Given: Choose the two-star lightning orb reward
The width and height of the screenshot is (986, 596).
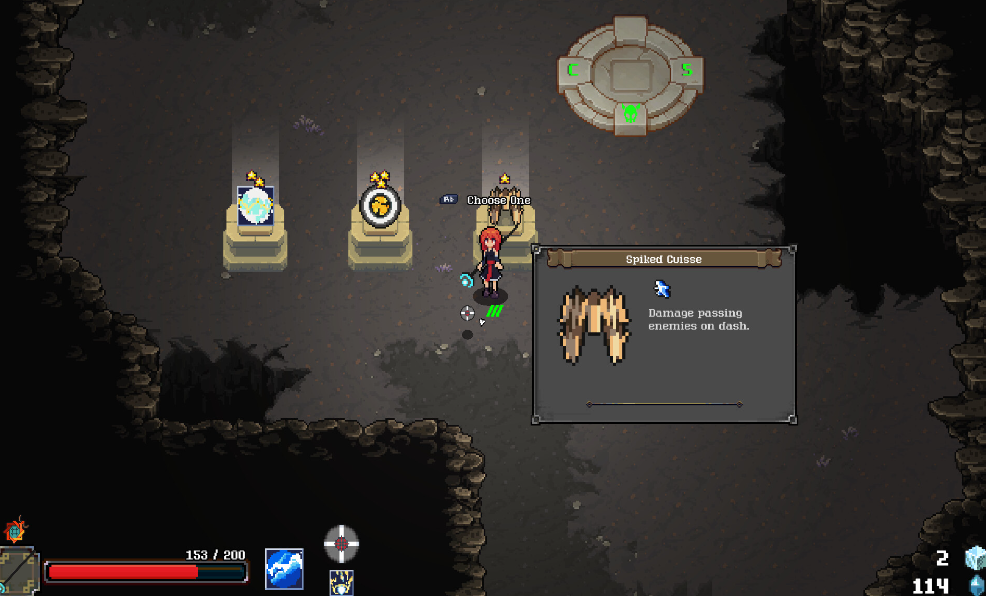Looking at the screenshot, I should 255,205.
